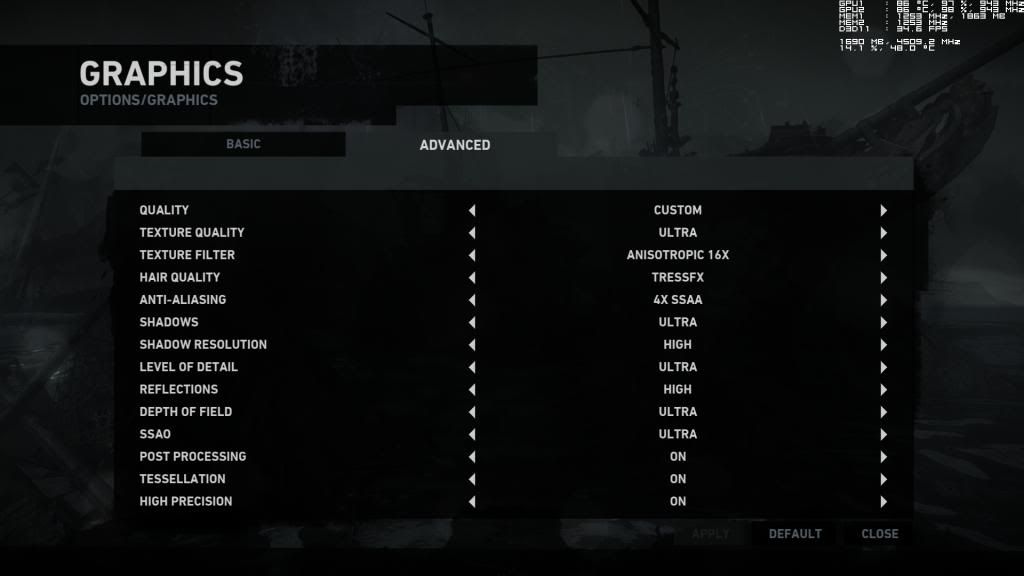Switch to the Basic graphics tab
This screenshot has height=576, width=1024.
[x=243, y=144]
